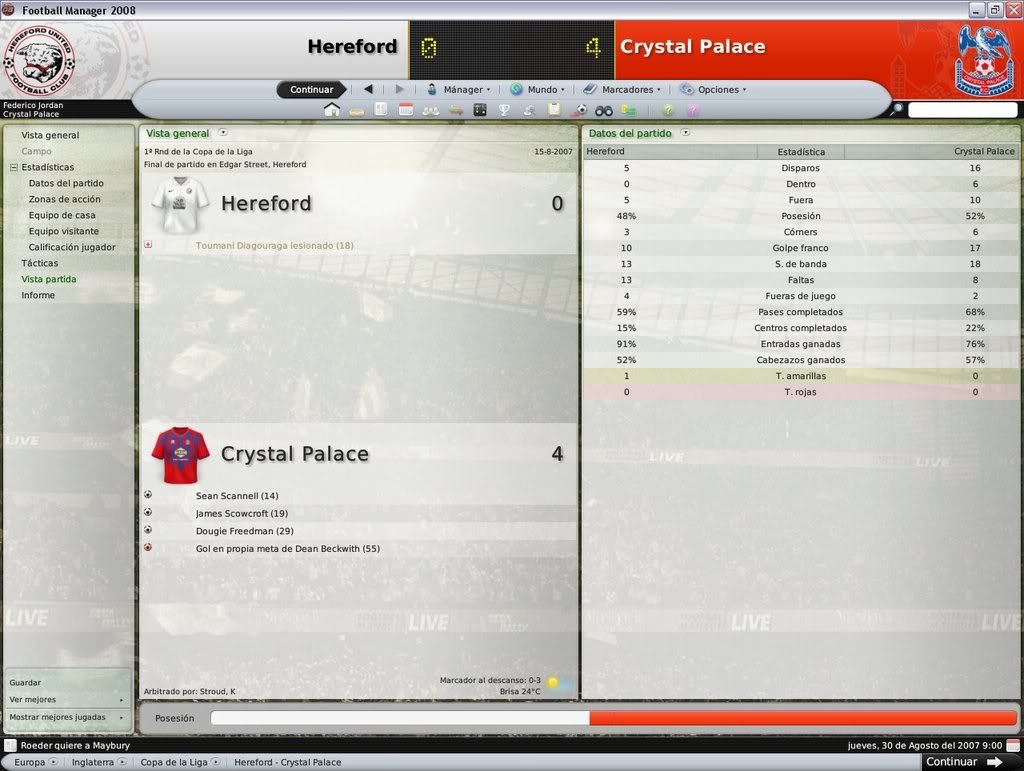Open Datos del partido in the sidebar
The width and height of the screenshot is (1024, 771).
(66, 183)
